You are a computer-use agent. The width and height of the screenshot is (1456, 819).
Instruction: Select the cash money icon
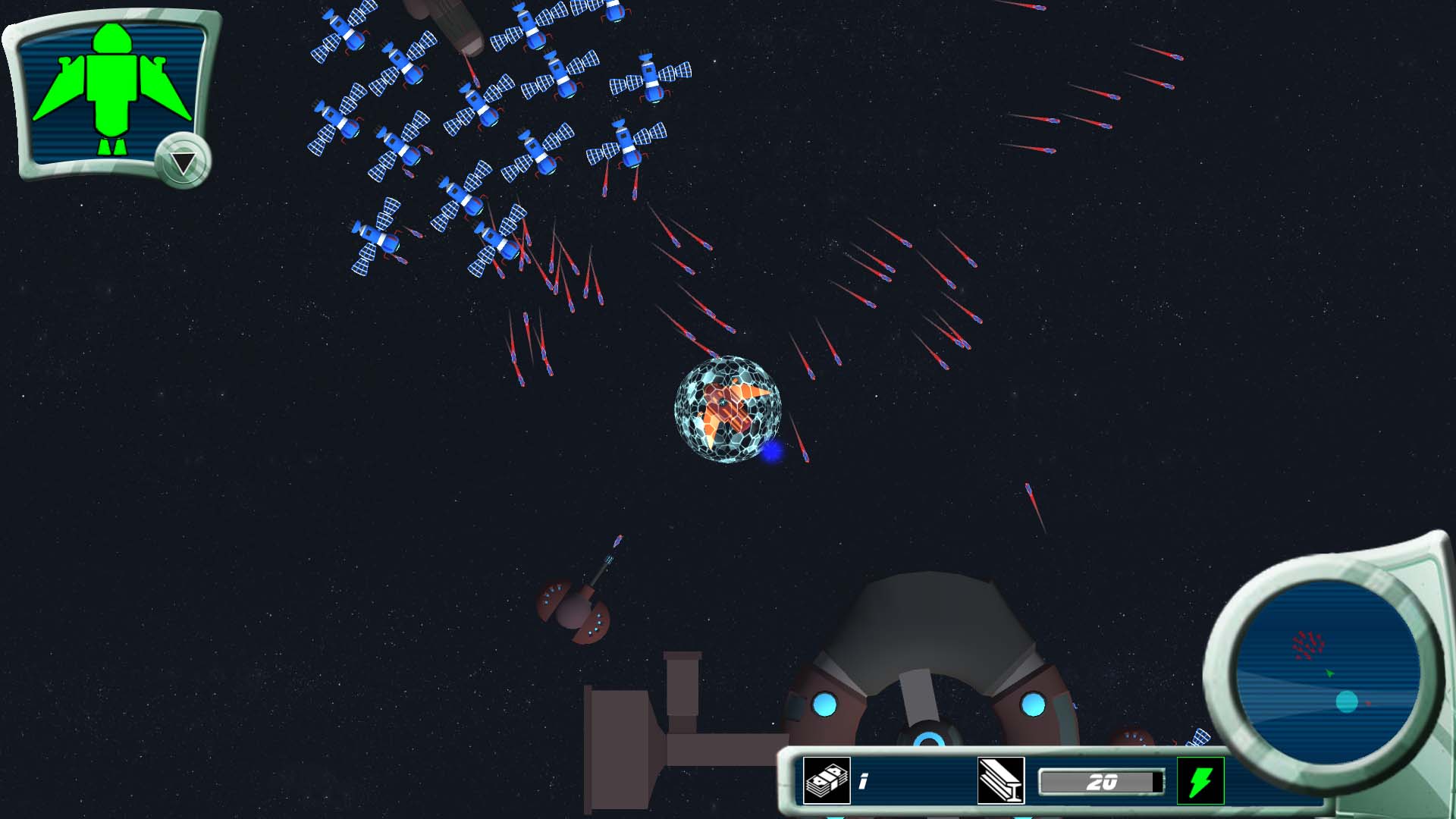826,780
